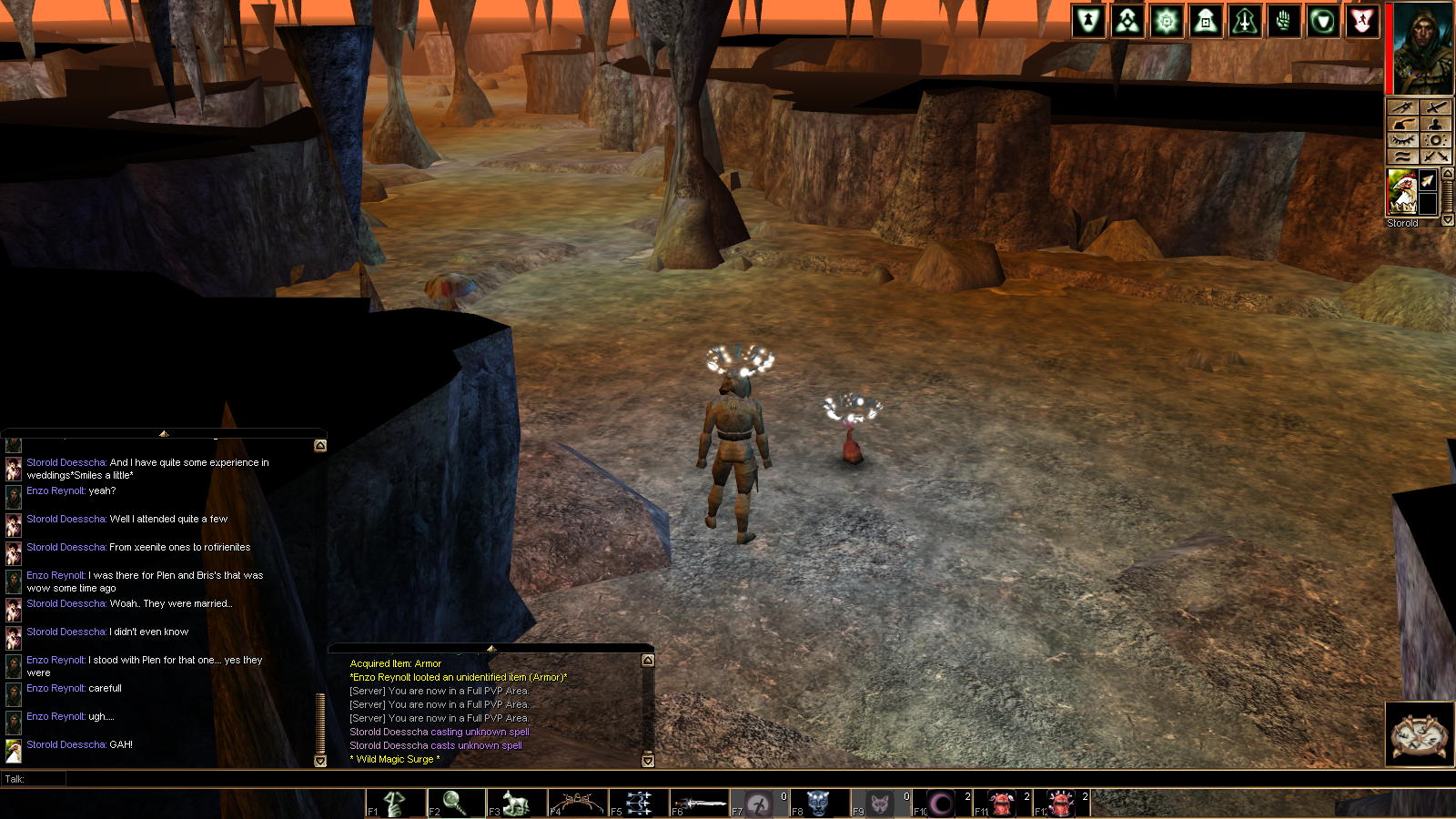The width and height of the screenshot is (1456, 819).
Task: Click the red running figure effect icon
Action: [1361, 22]
